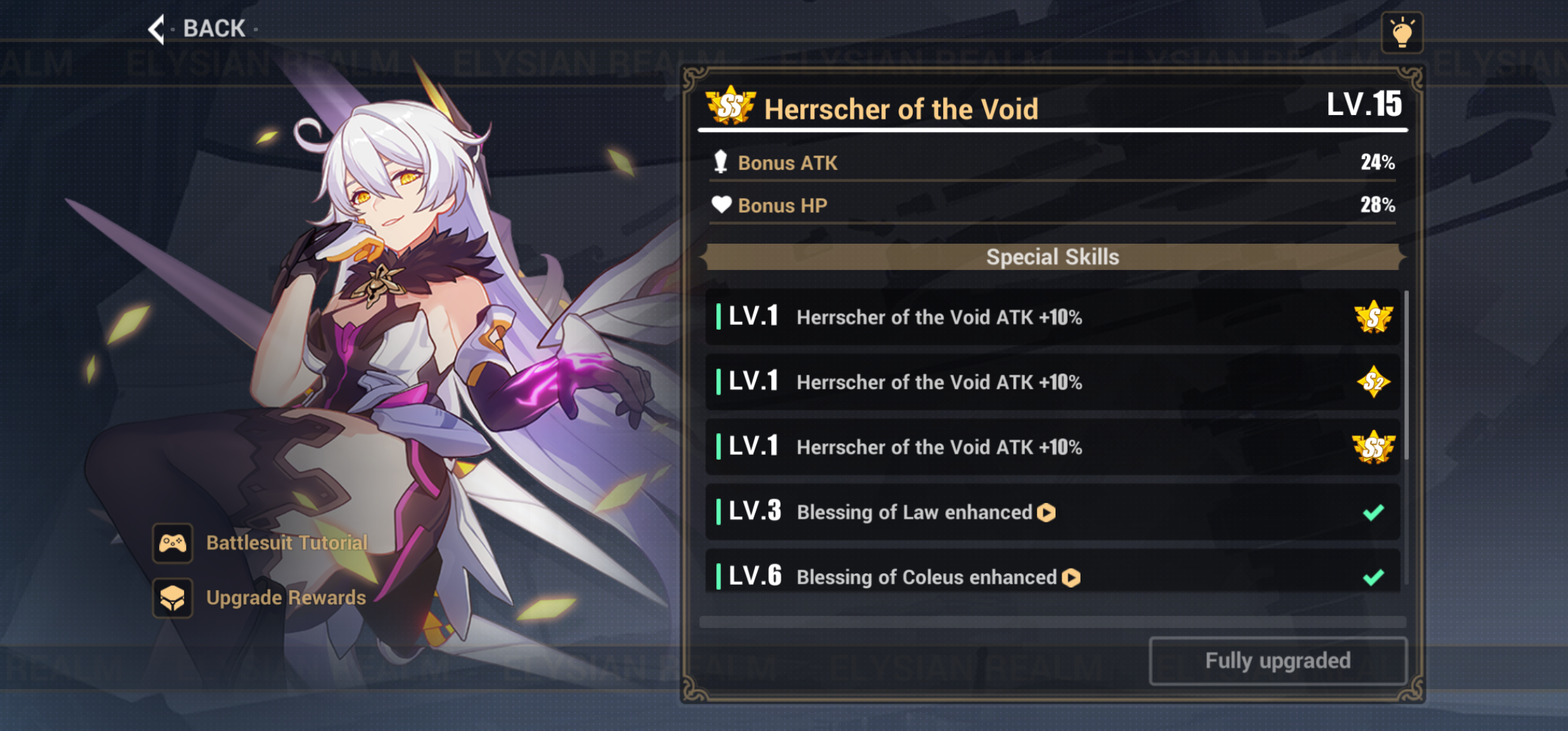This screenshot has width=1568, height=731.
Task: Click the Bonus HP heart icon
Action: click(722, 205)
